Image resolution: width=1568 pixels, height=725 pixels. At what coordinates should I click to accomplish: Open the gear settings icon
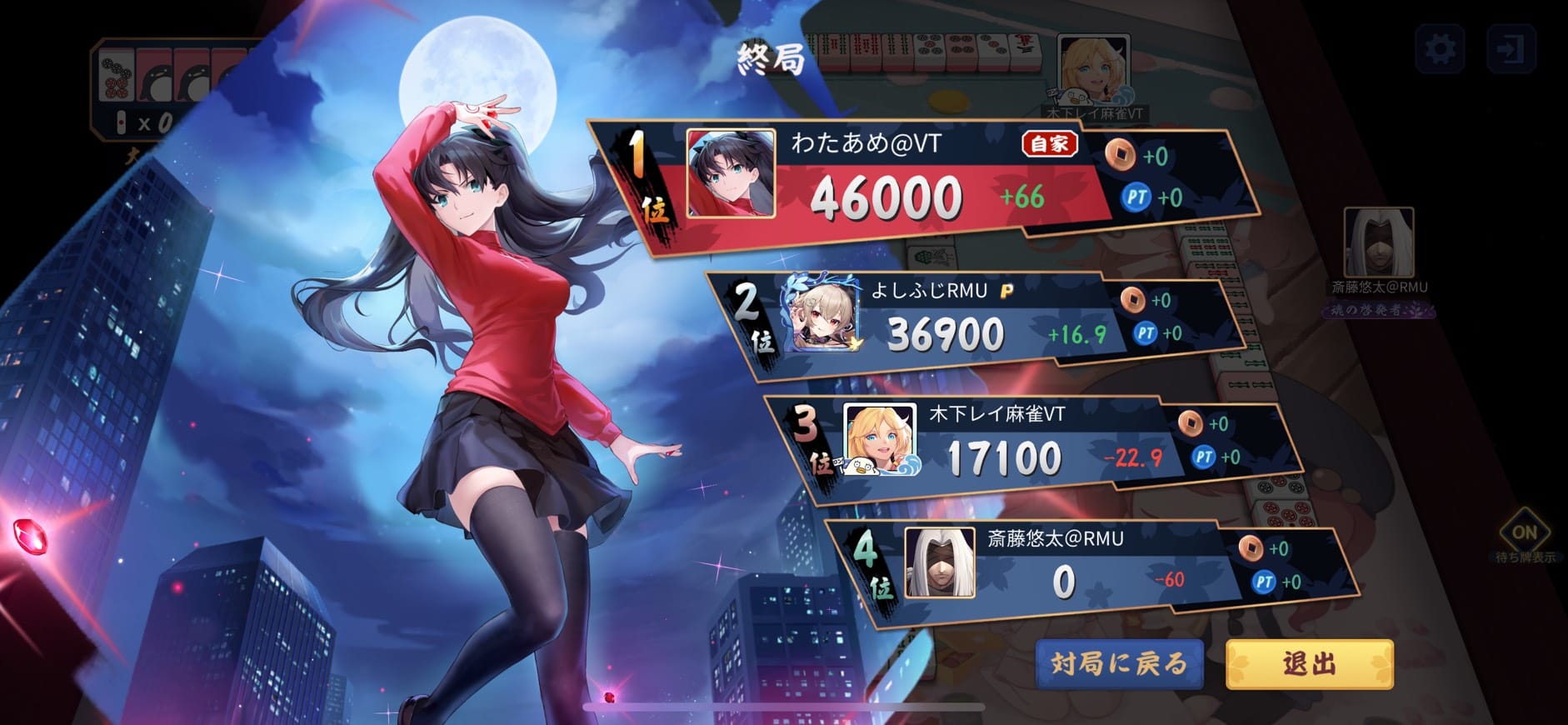(1441, 49)
